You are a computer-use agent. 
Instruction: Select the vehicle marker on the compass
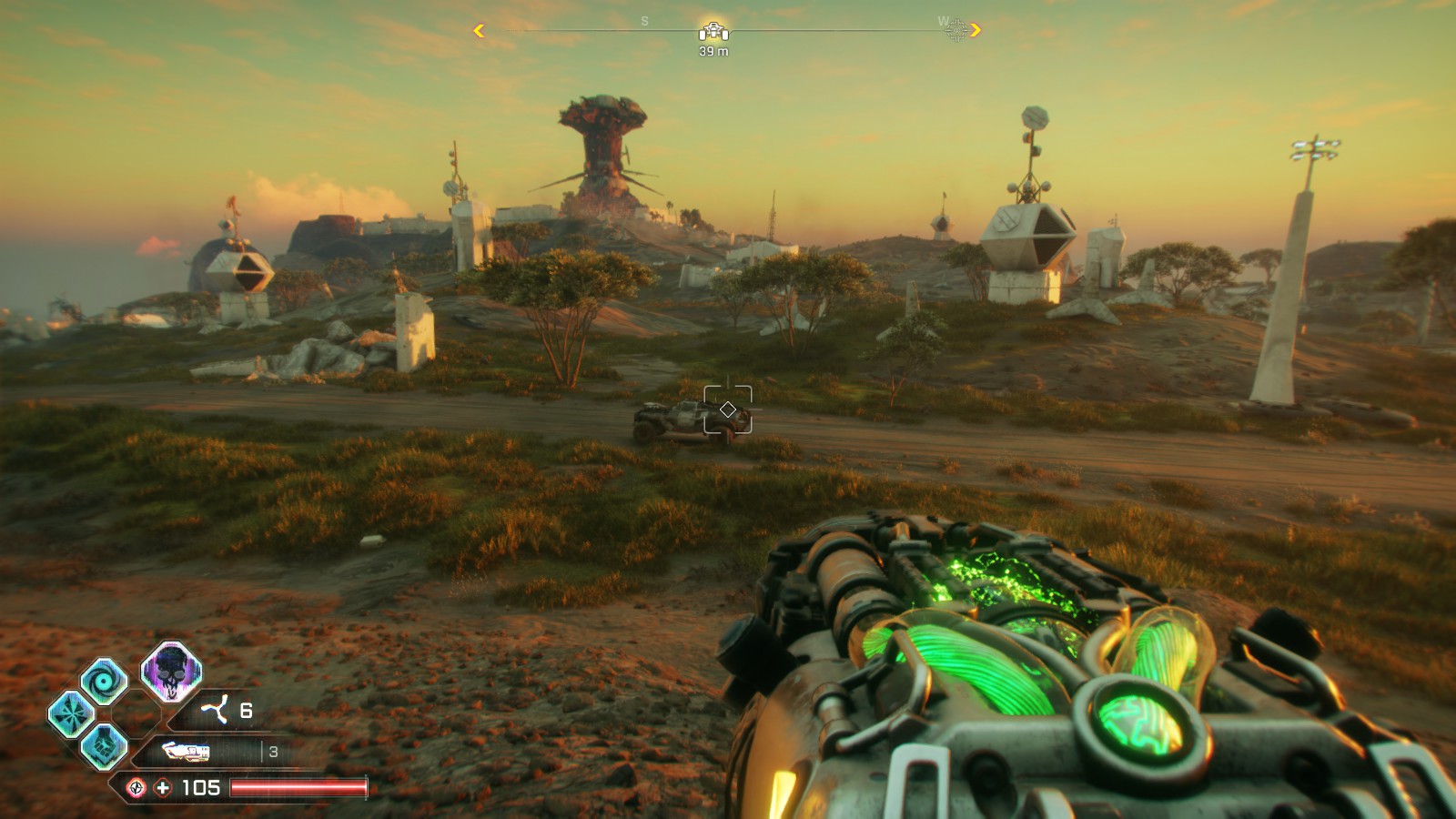713,32
